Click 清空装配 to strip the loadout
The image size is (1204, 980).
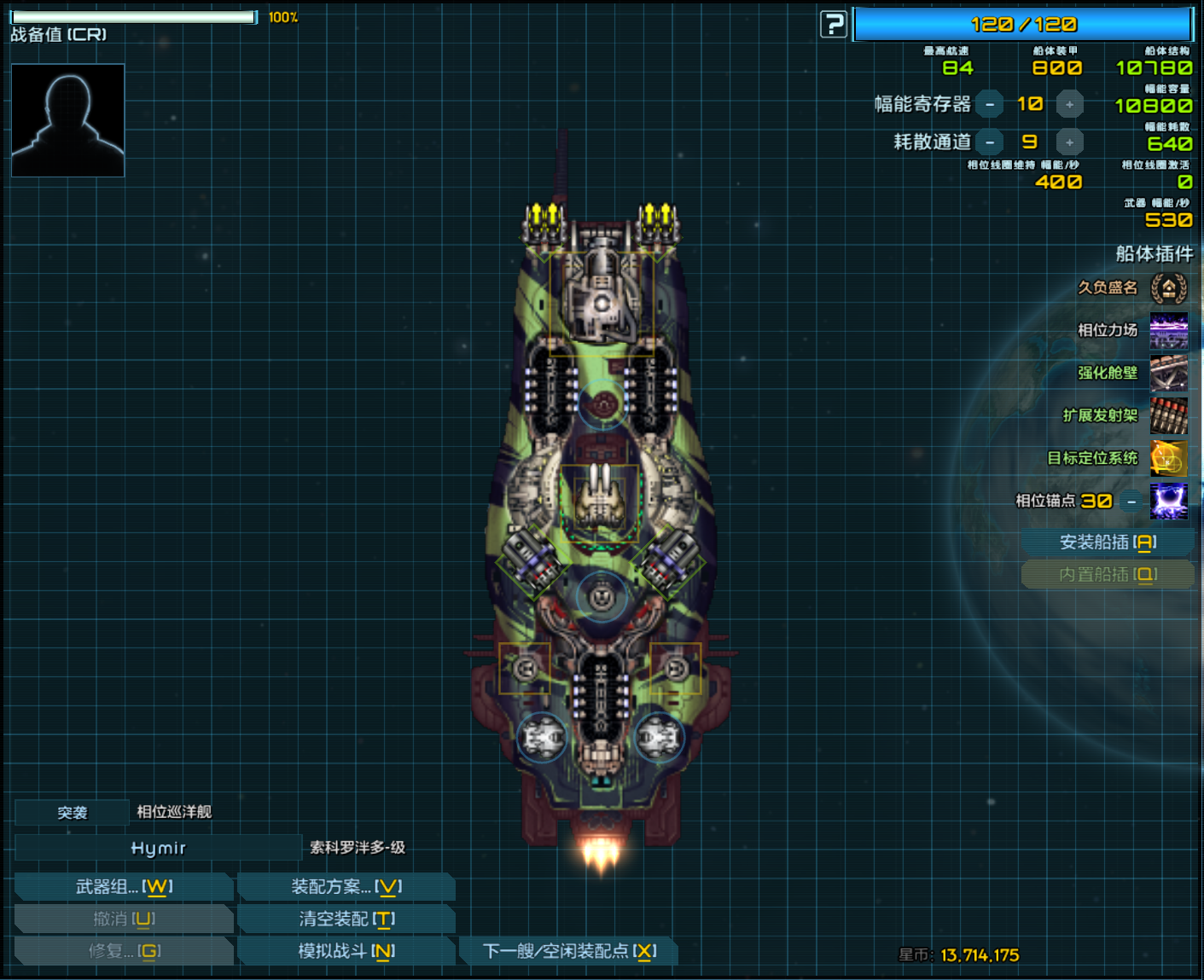click(346, 919)
